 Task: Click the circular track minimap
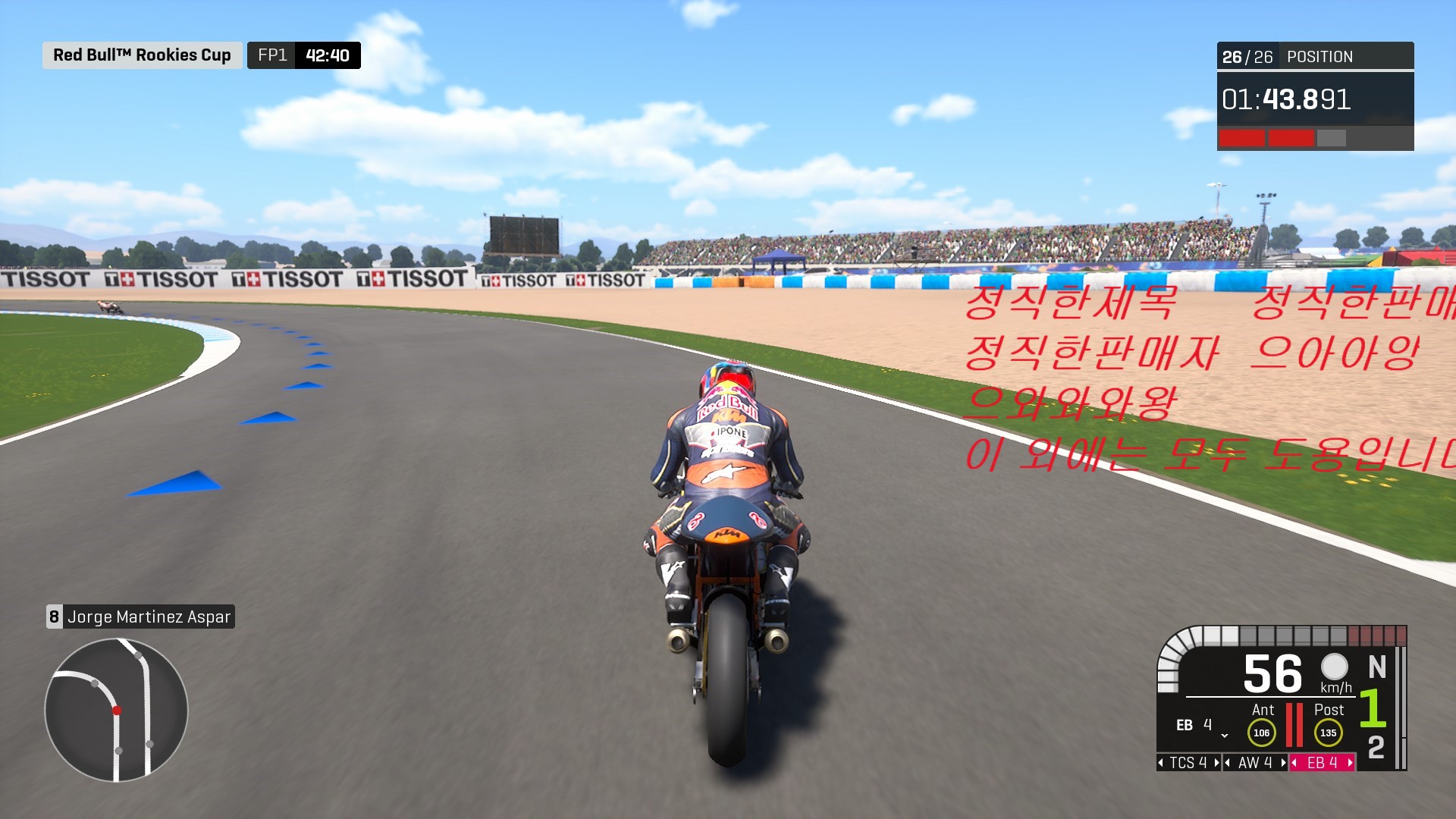pos(116,710)
